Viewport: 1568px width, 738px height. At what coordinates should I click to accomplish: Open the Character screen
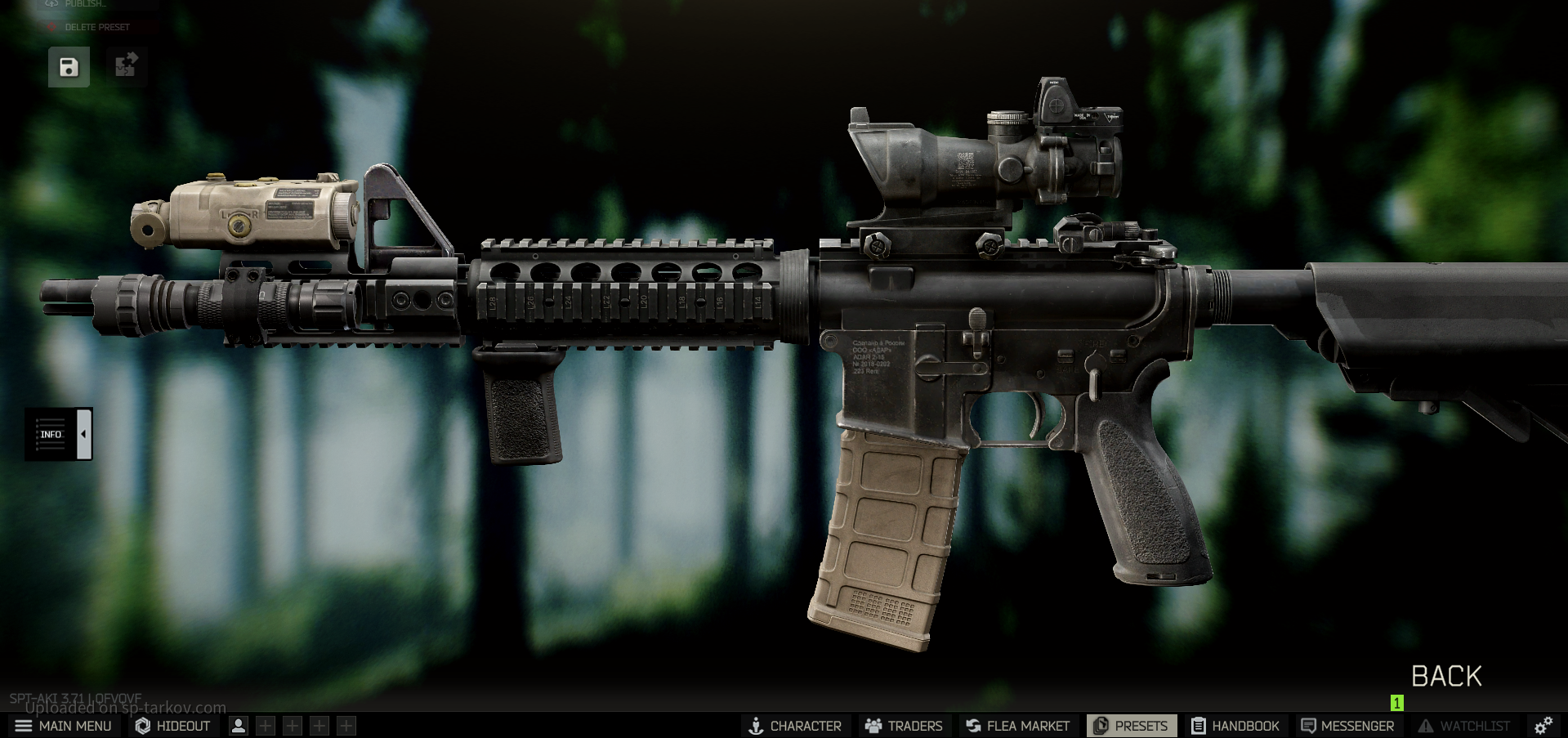point(794,726)
